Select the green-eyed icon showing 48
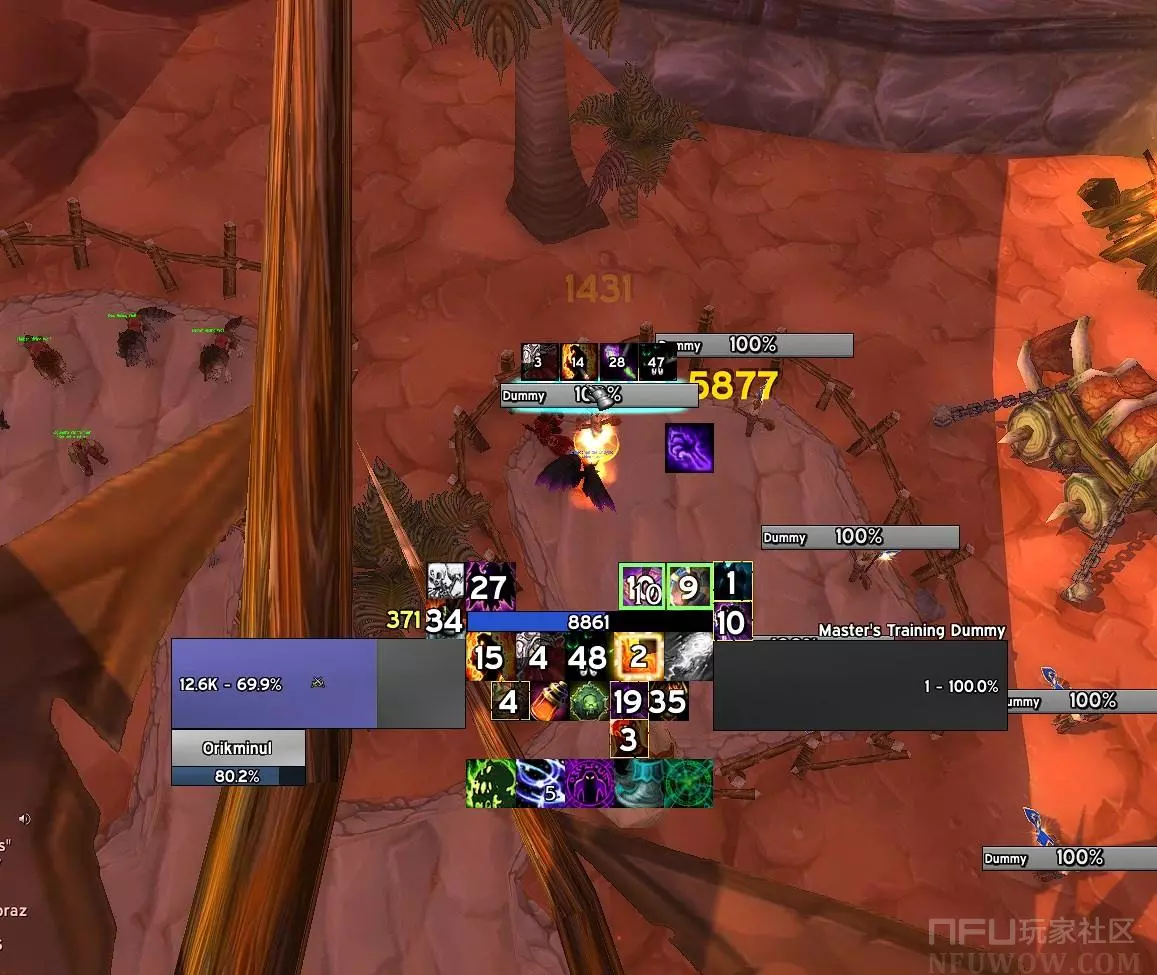Screen dimensions: 1157x975 [588, 657]
